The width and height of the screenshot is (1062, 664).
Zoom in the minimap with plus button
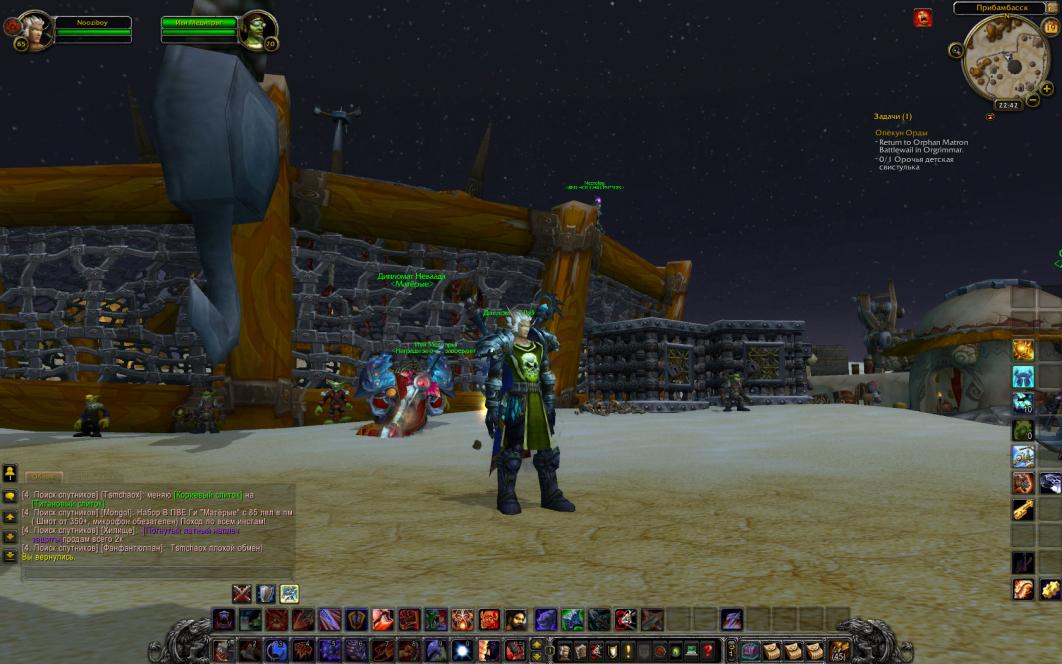click(x=1047, y=86)
